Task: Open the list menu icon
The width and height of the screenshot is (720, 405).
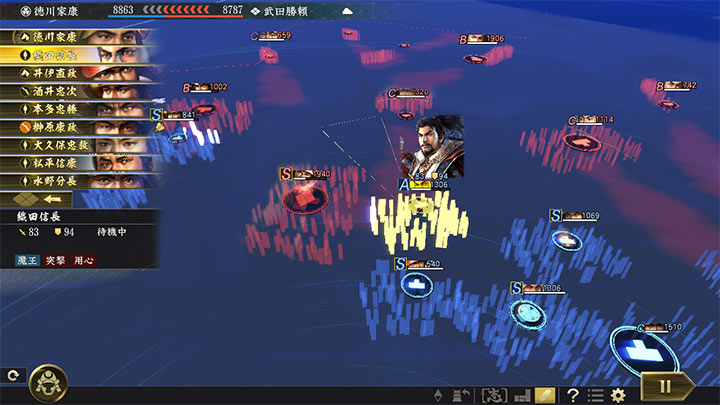Action: click(x=595, y=395)
